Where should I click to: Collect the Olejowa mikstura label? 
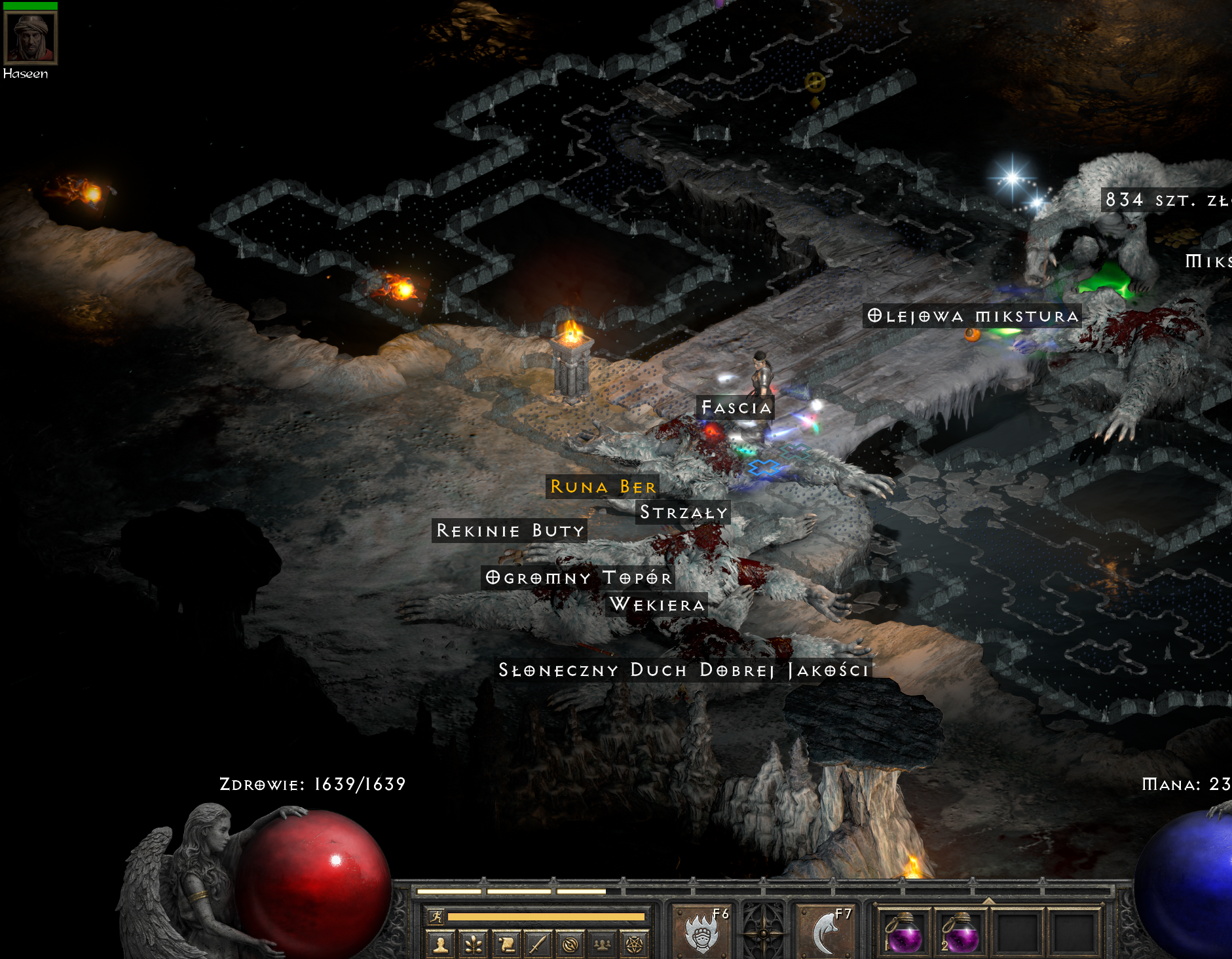point(973,316)
